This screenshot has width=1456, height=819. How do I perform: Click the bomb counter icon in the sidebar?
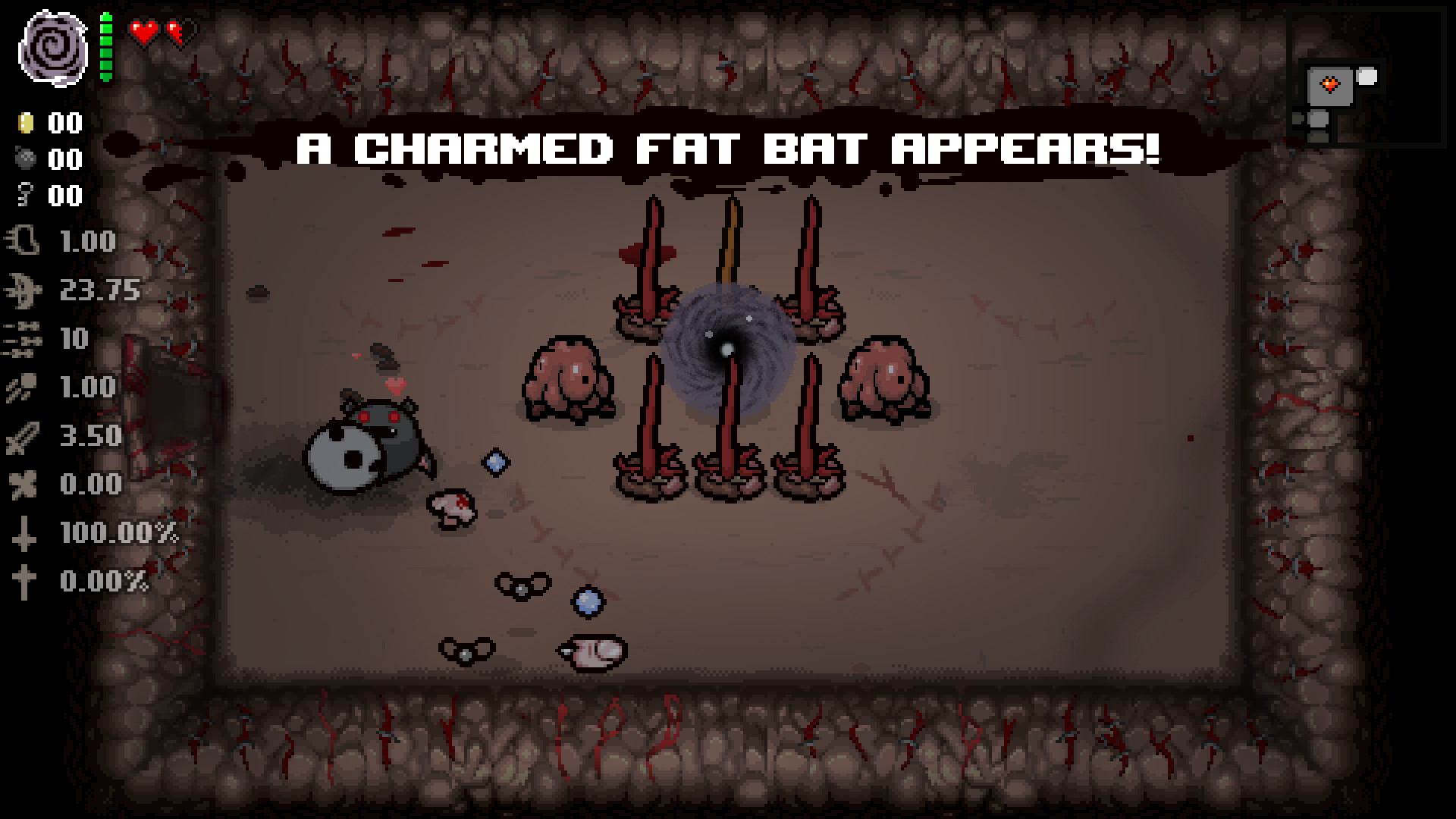(25, 159)
